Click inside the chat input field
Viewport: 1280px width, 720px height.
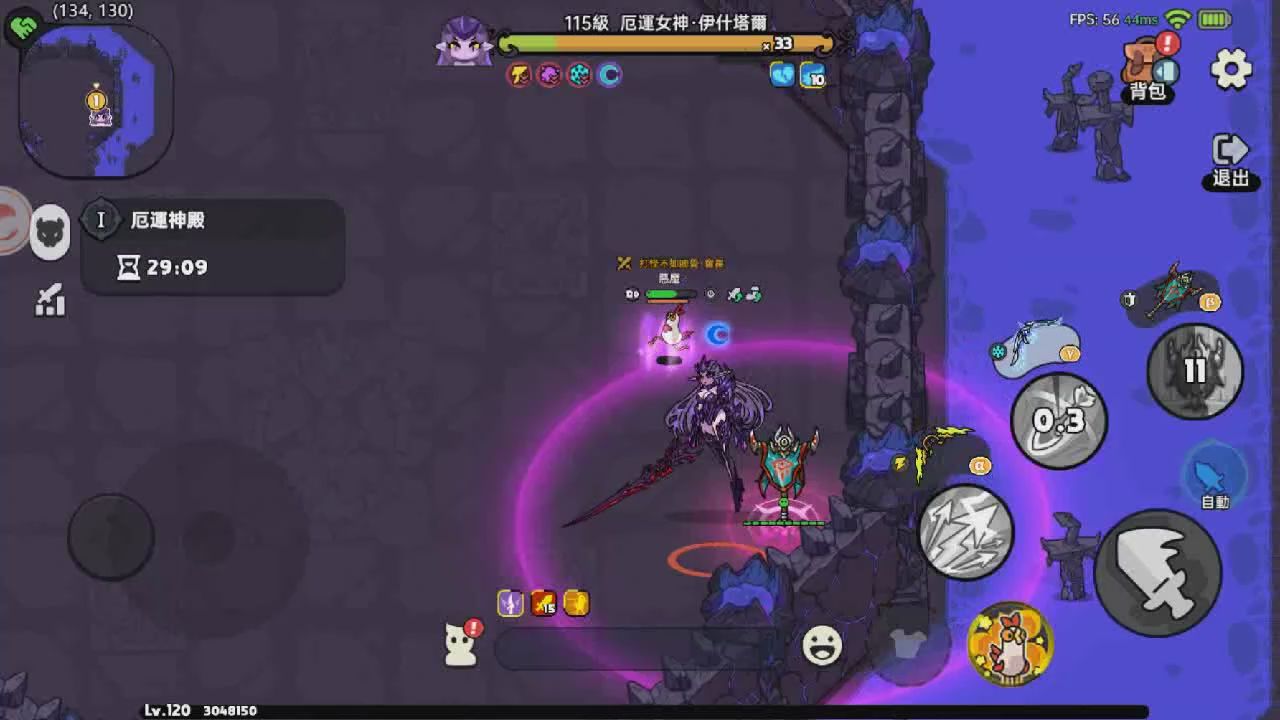(x=640, y=649)
